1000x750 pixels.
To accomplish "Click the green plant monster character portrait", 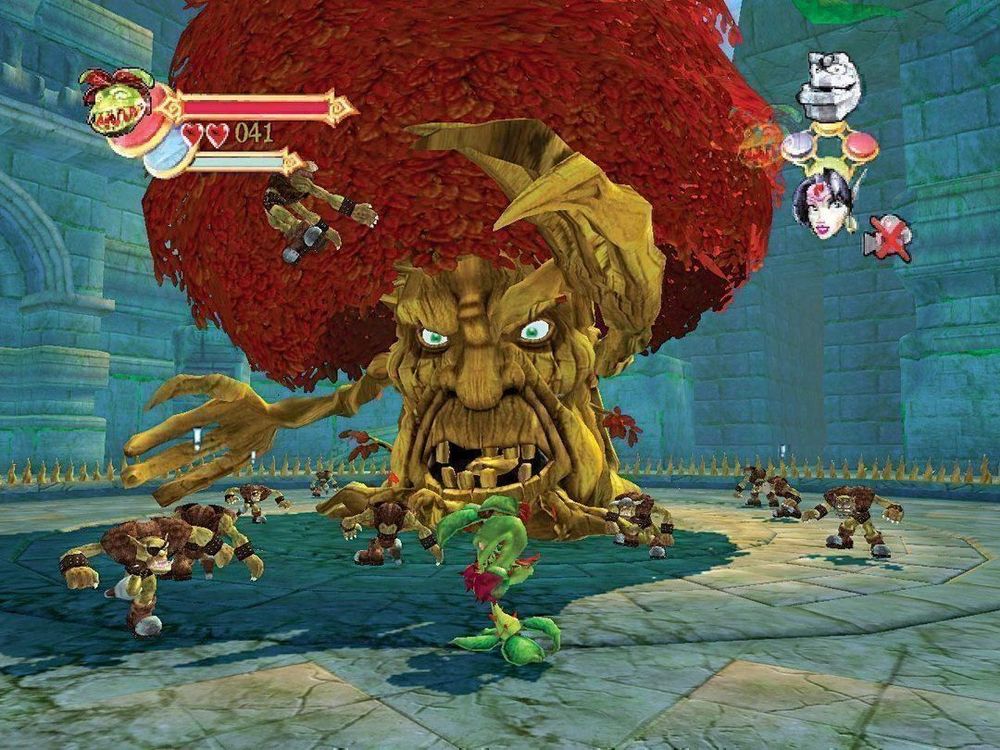I will point(118,101).
